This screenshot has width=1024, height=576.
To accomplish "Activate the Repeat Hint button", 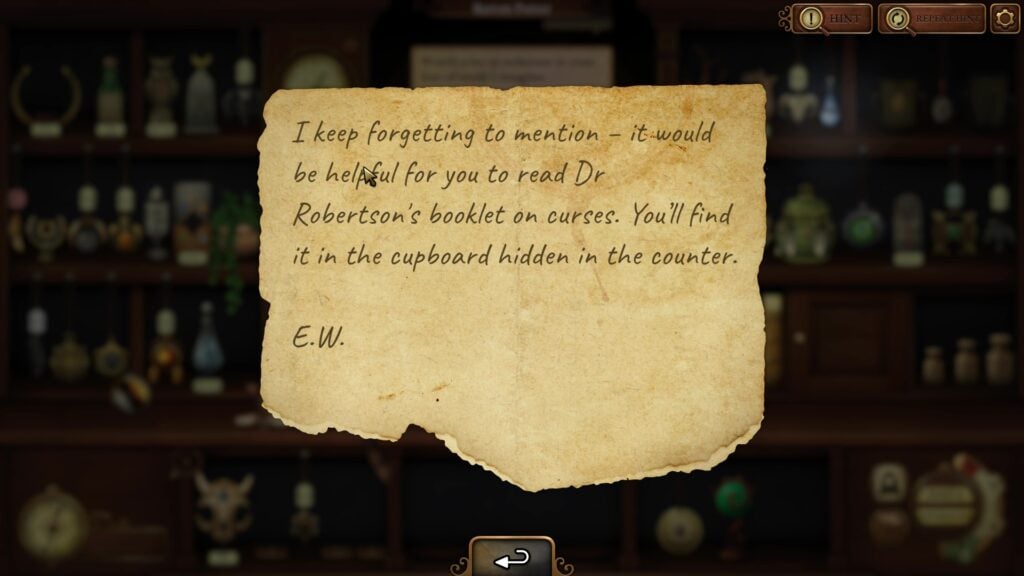I will pos(931,18).
